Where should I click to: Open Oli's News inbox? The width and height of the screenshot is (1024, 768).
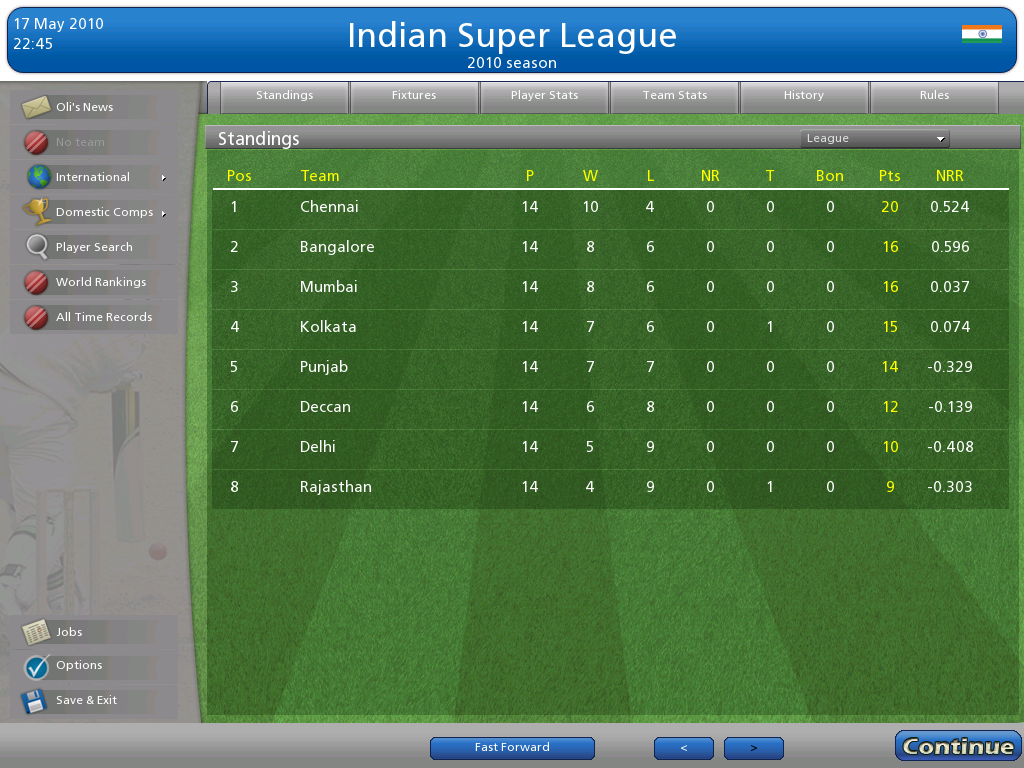click(x=85, y=107)
